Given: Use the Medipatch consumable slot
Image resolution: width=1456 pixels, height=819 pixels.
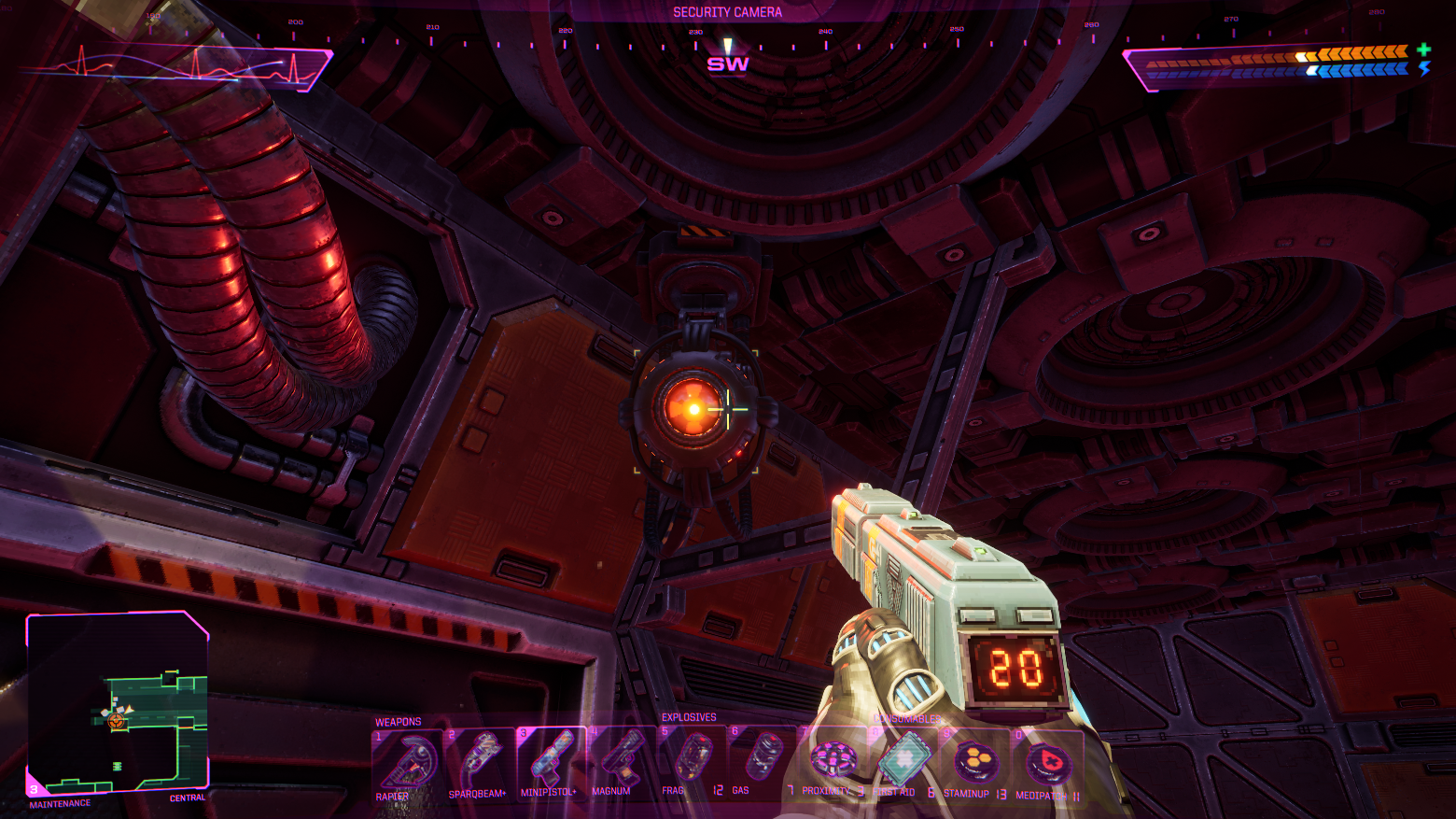Looking at the screenshot, I should coord(1047,764).
